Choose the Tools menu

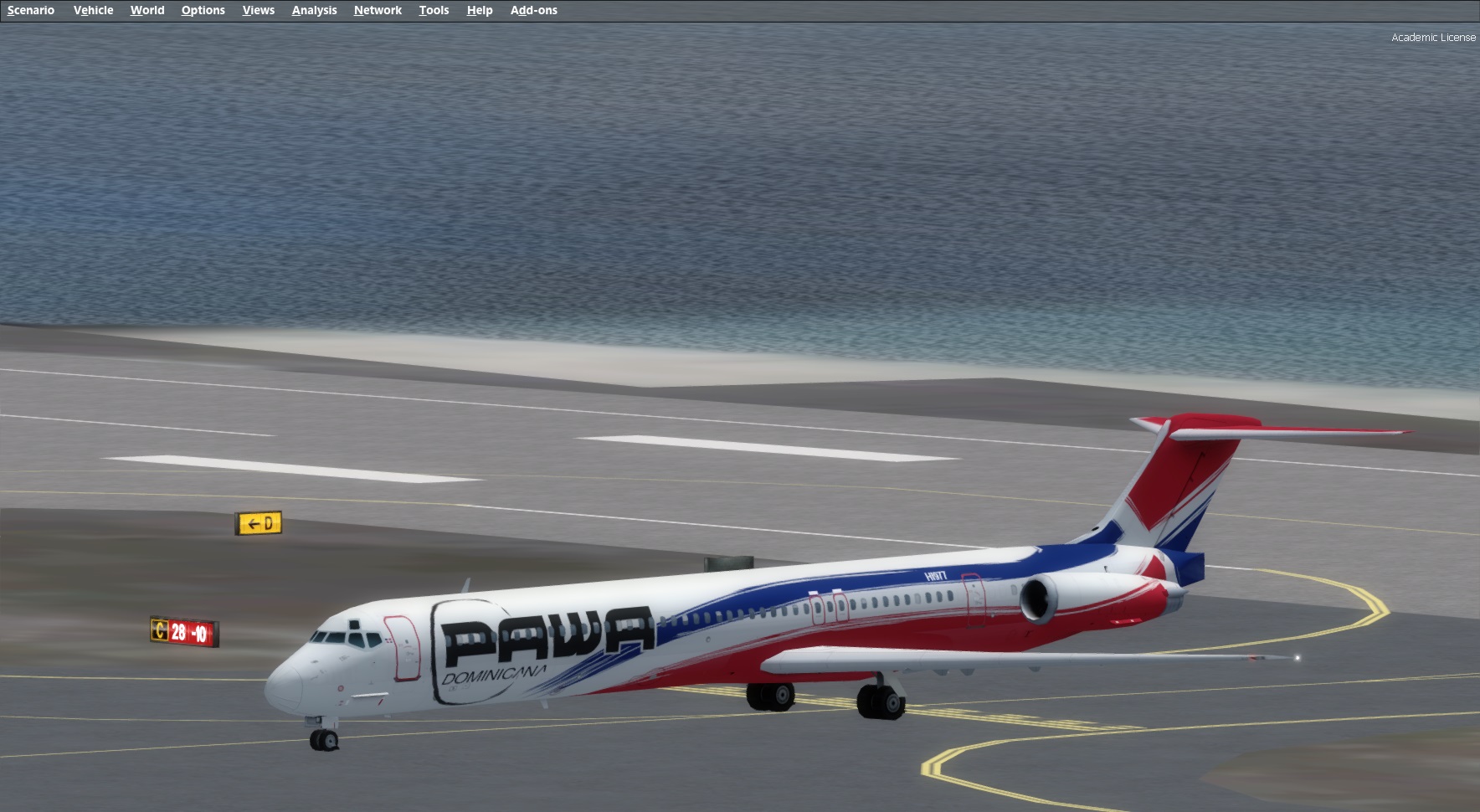pyautogui.click(x=434, y=10)
